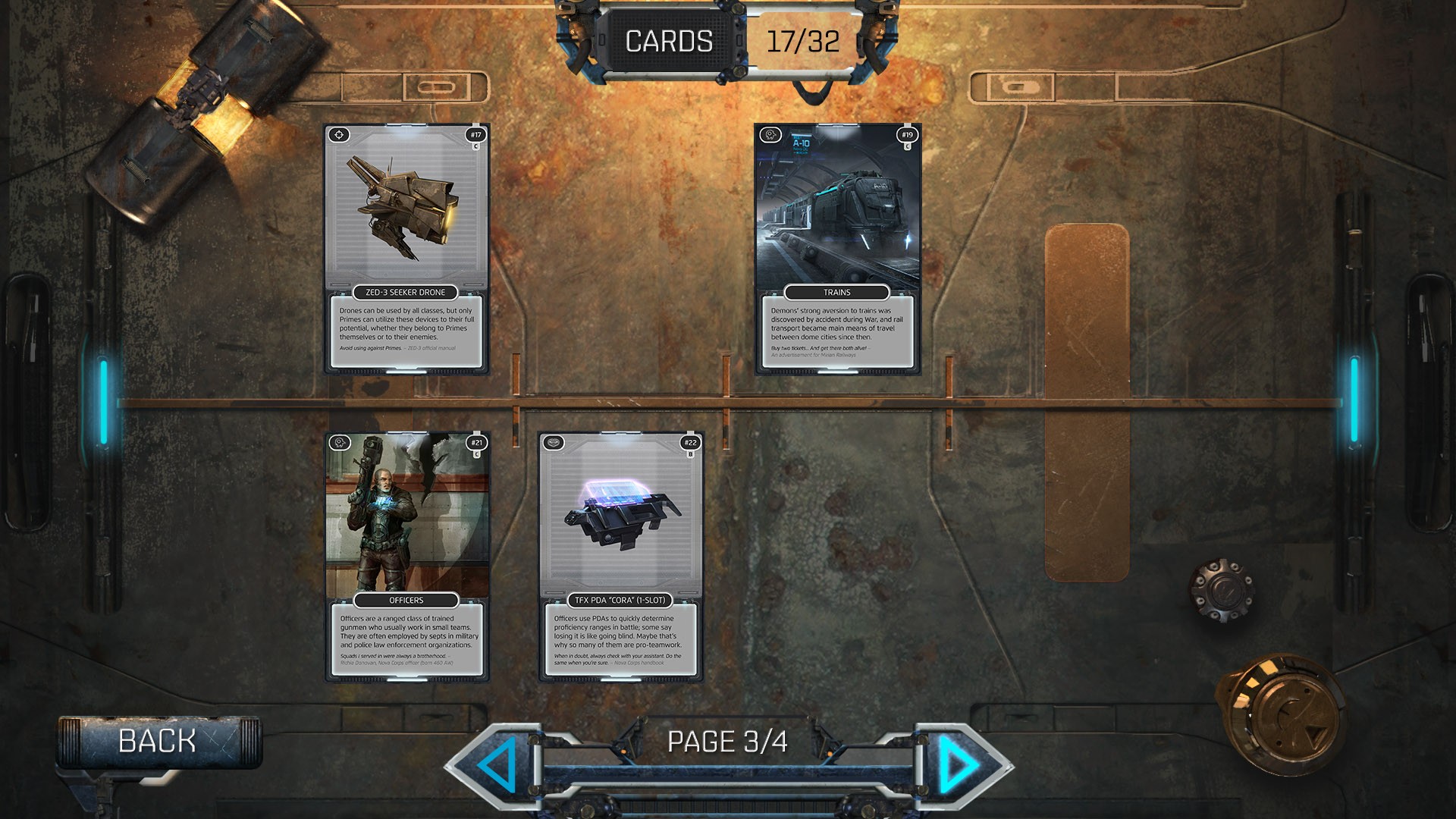Select the ZED-3 Seeker Drone card
Viewport: 1456px width, 819px height.
pyautogui.click(x=406, y=249)
